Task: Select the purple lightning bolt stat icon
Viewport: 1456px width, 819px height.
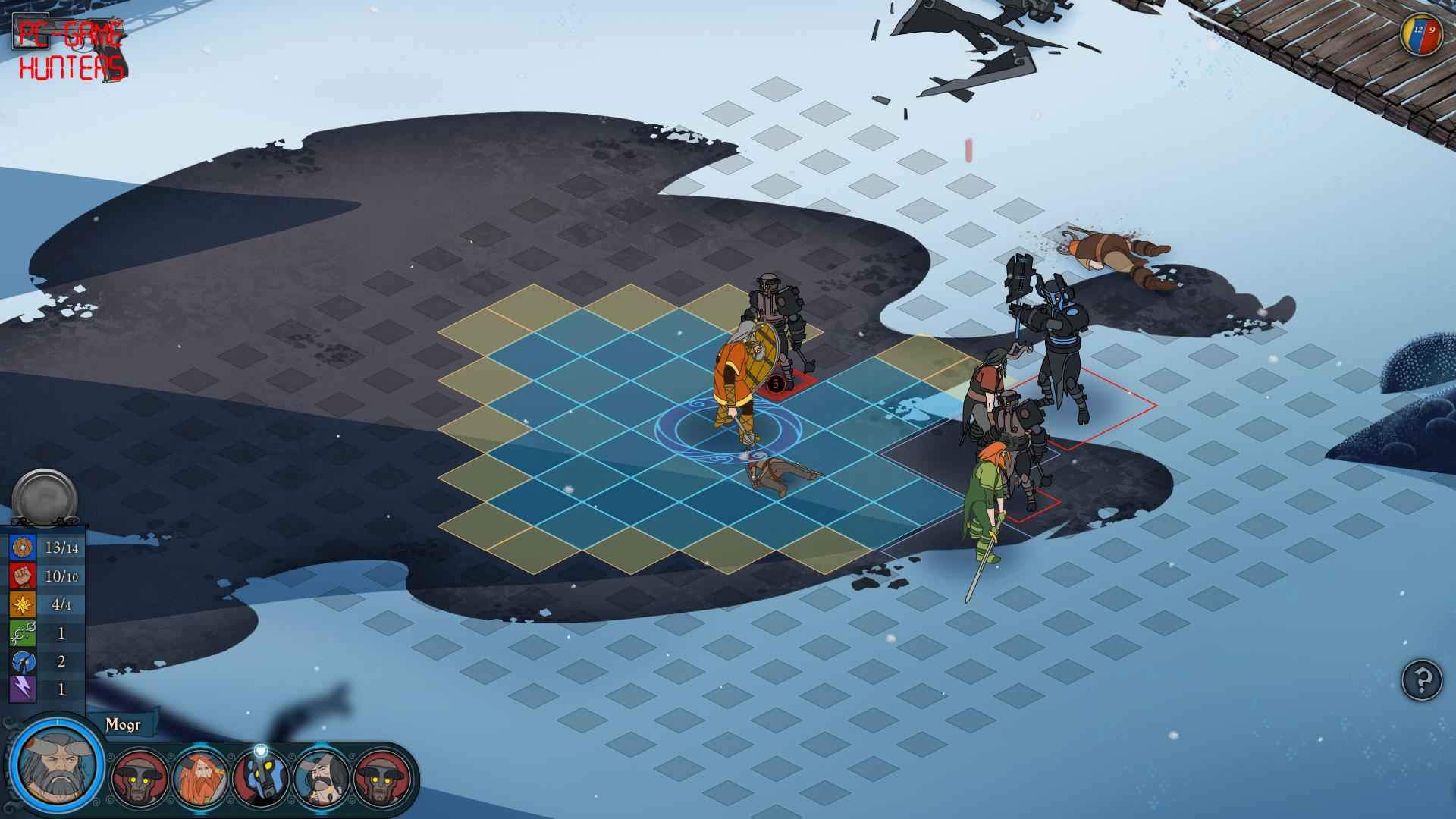Action: [23, 689]
